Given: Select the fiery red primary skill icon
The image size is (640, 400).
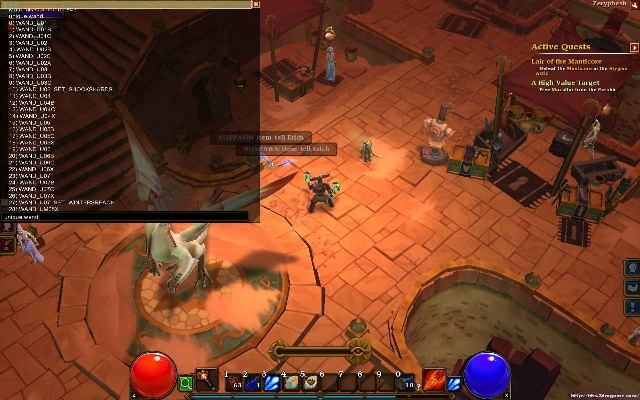Looking at the screenshot, I should tap(434, 381).
